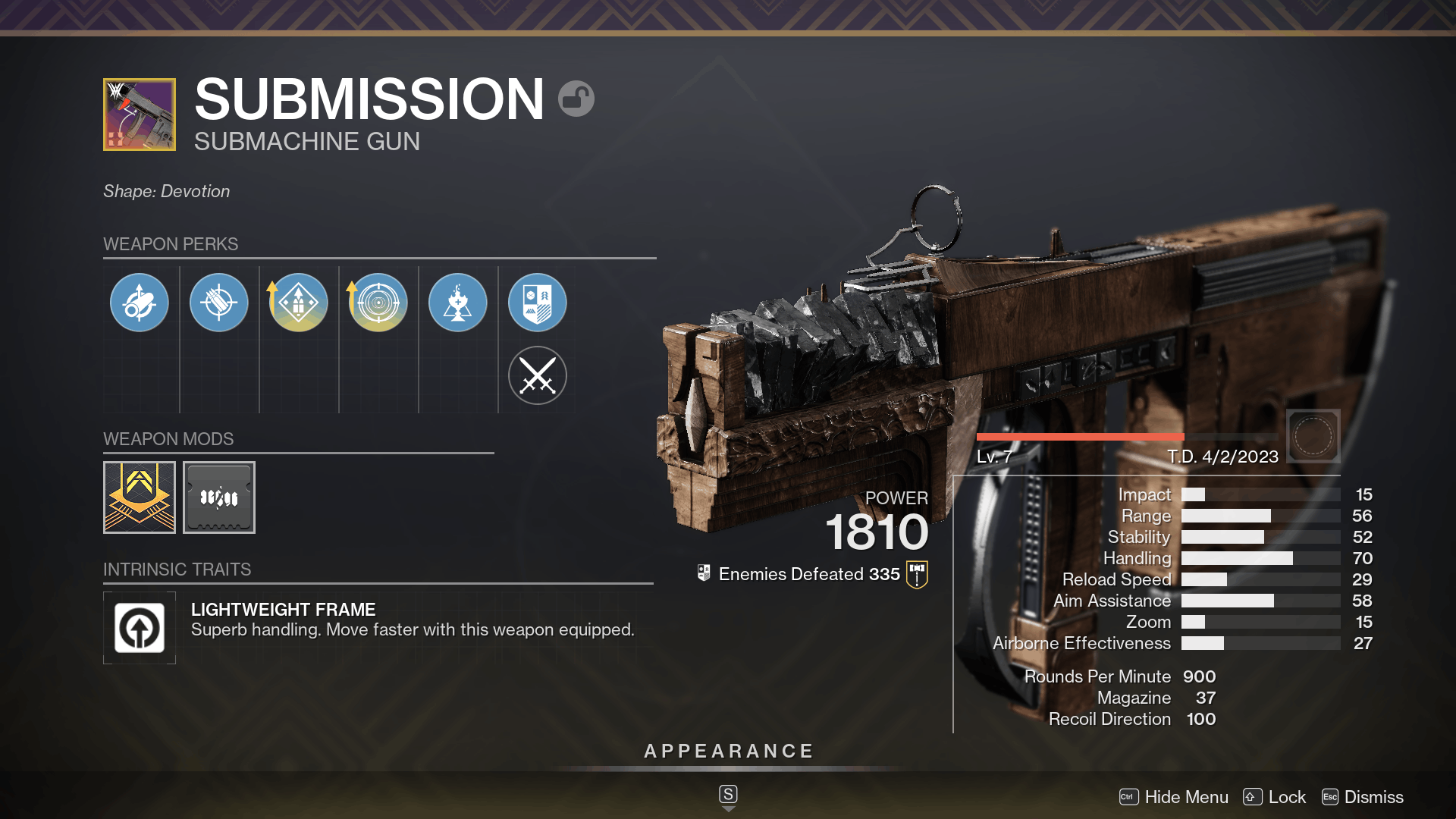Click the red Lv. 7 weapon progress bar

click(1080, 436)
